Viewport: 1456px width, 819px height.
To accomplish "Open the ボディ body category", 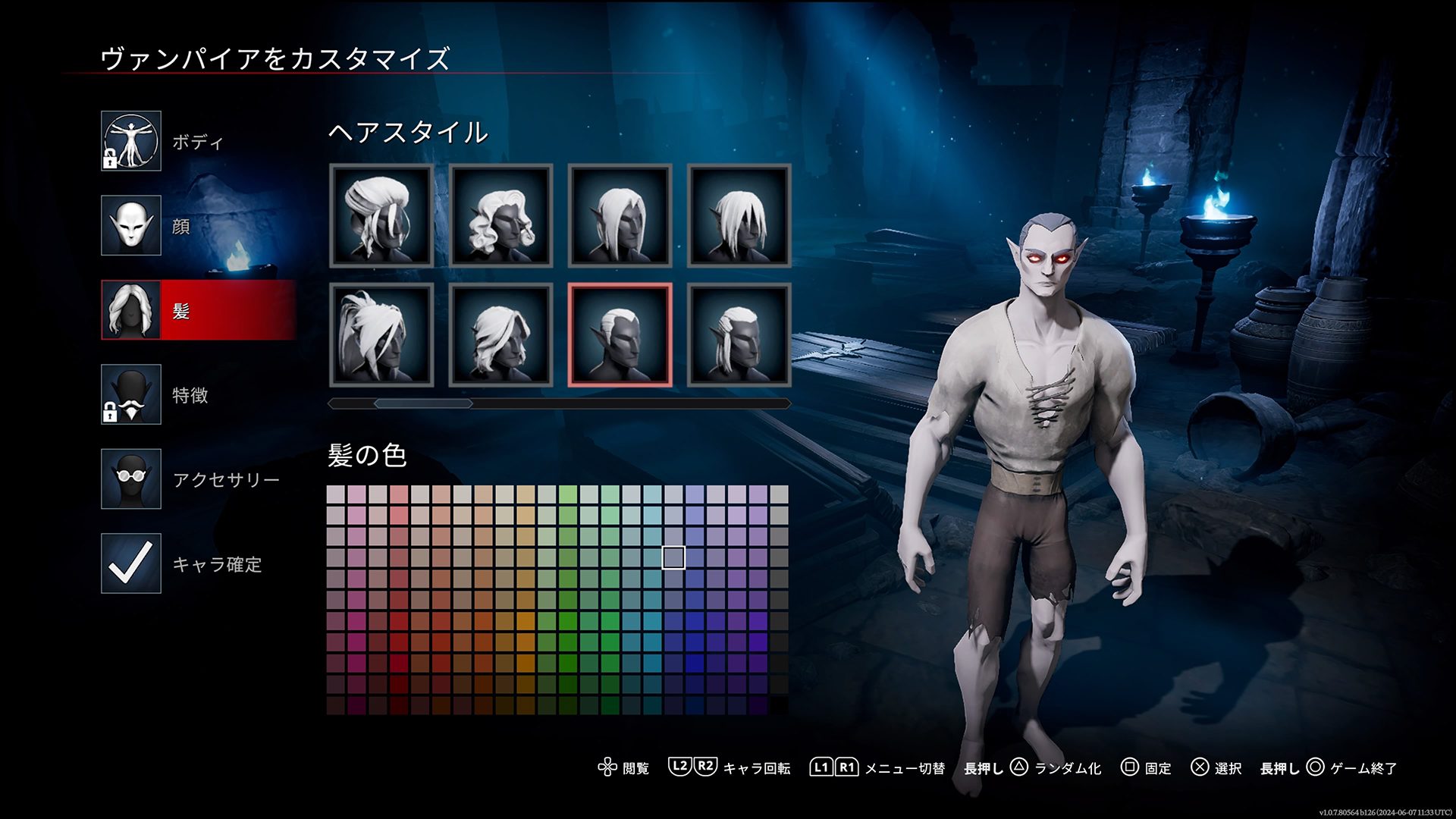I will click(131, 141).
